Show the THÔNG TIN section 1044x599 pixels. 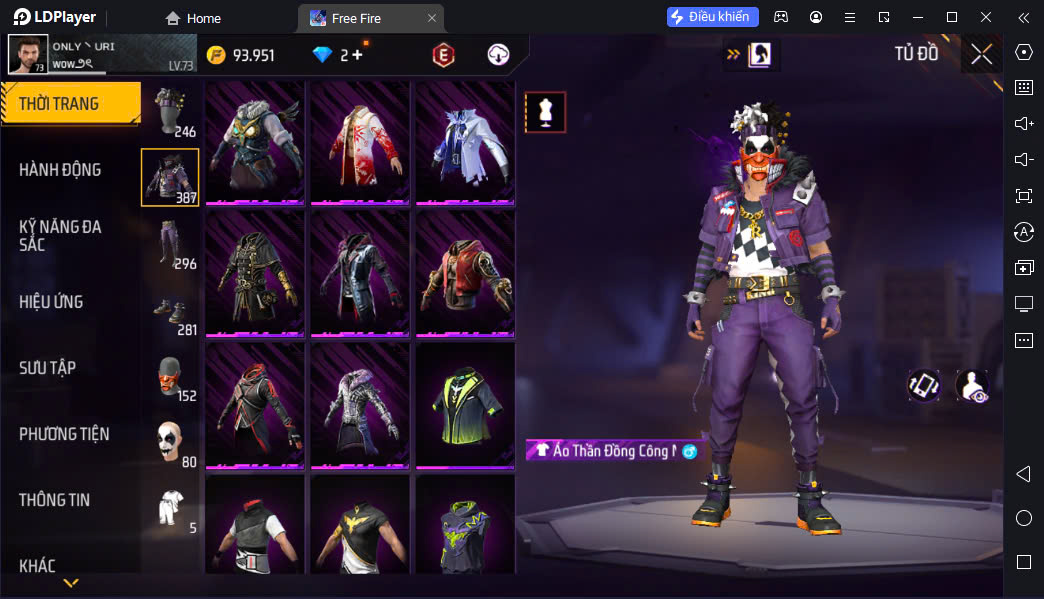[x=54, y=500]
